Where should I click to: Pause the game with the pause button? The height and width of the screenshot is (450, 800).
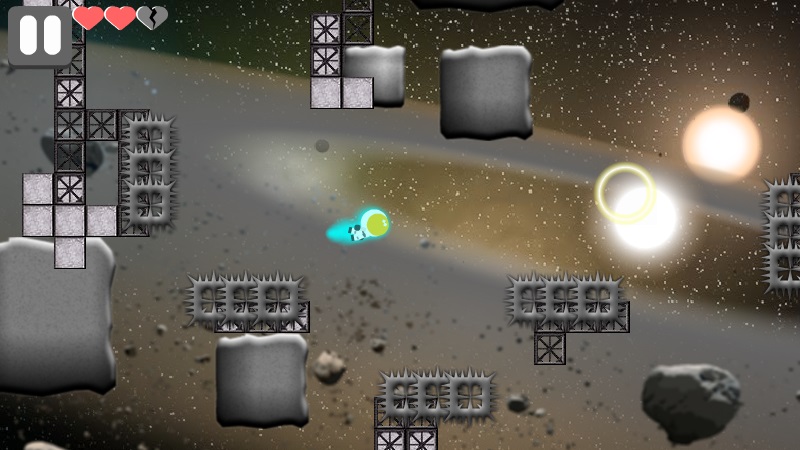coord(40,35)
